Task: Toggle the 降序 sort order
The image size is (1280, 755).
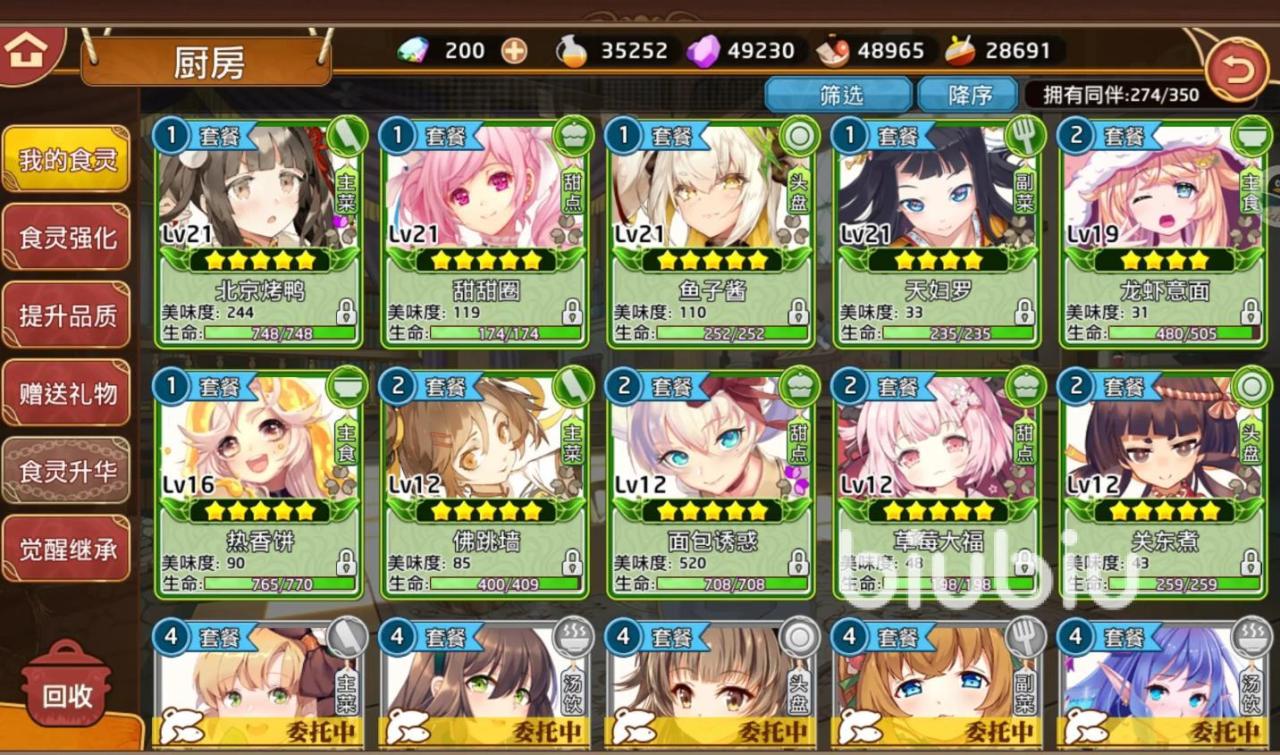Action: (968, 95)
